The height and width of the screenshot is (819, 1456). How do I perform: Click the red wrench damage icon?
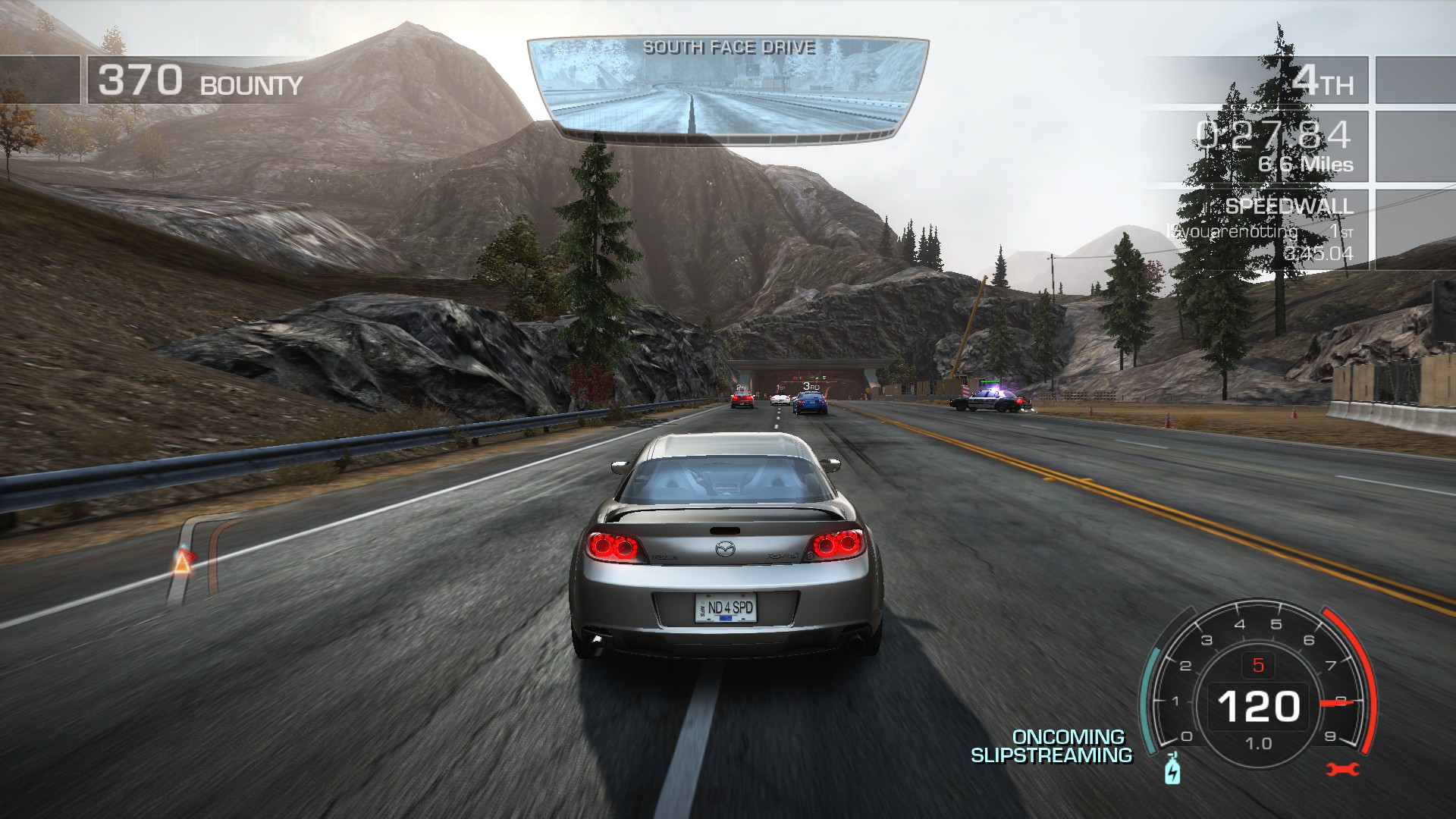(x=1343, y=770)
